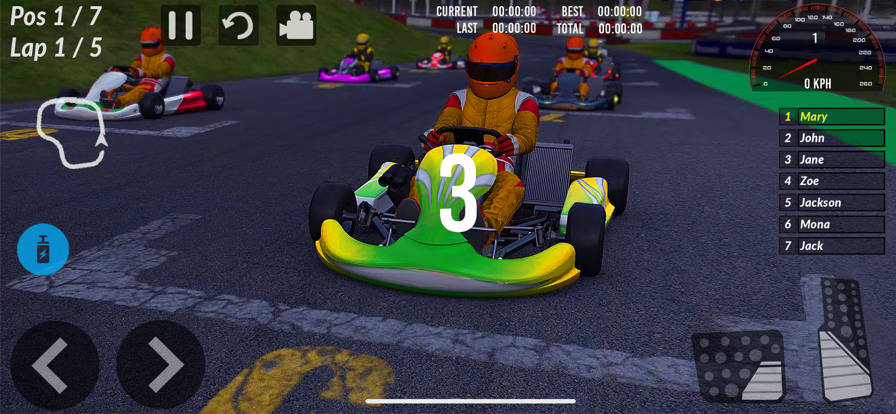The image size is (896, 414).
Task: Steer right with the right arrow
Action: point(160,364)
